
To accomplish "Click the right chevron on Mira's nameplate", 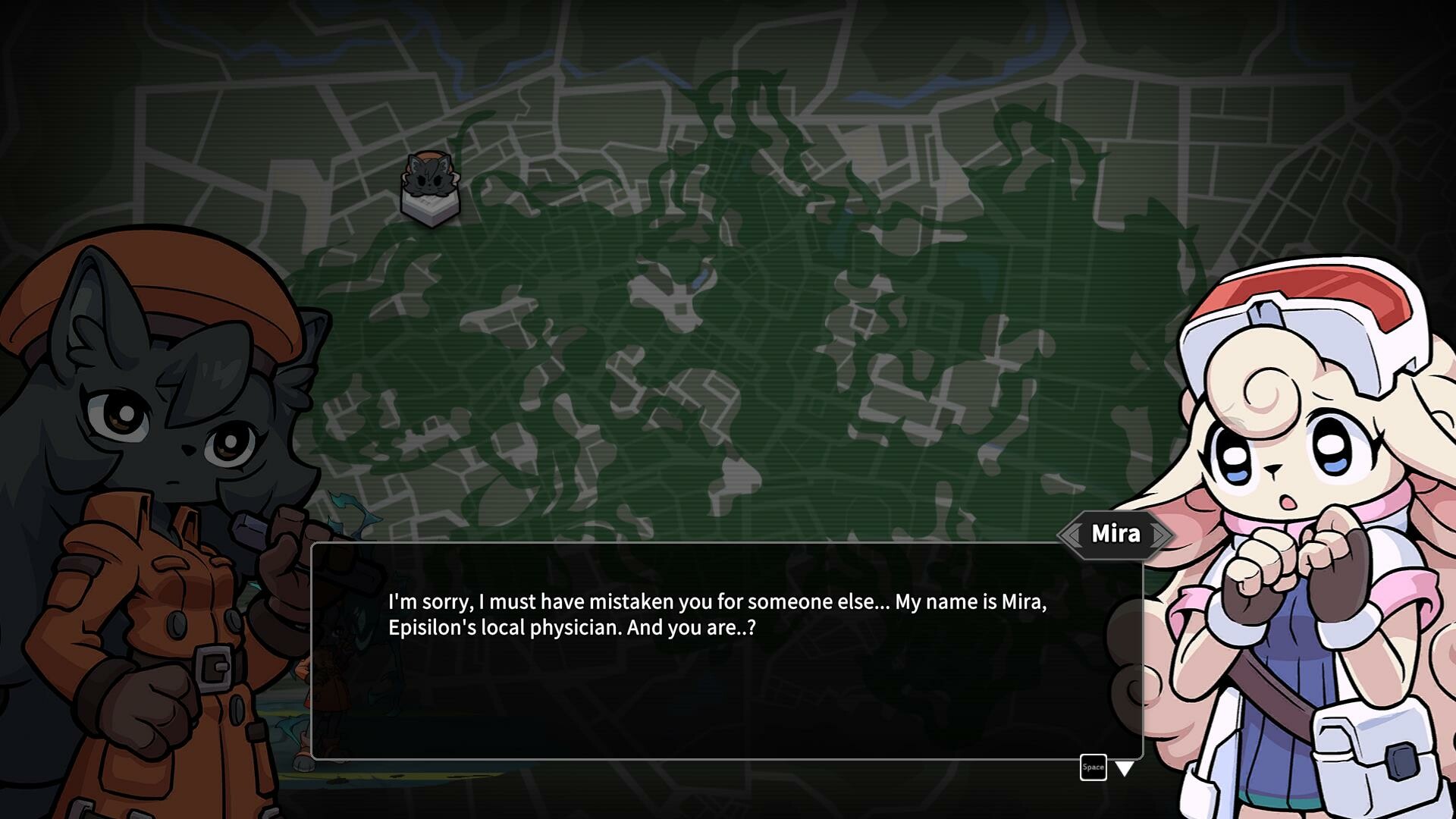I will (x=1158, y=533).
